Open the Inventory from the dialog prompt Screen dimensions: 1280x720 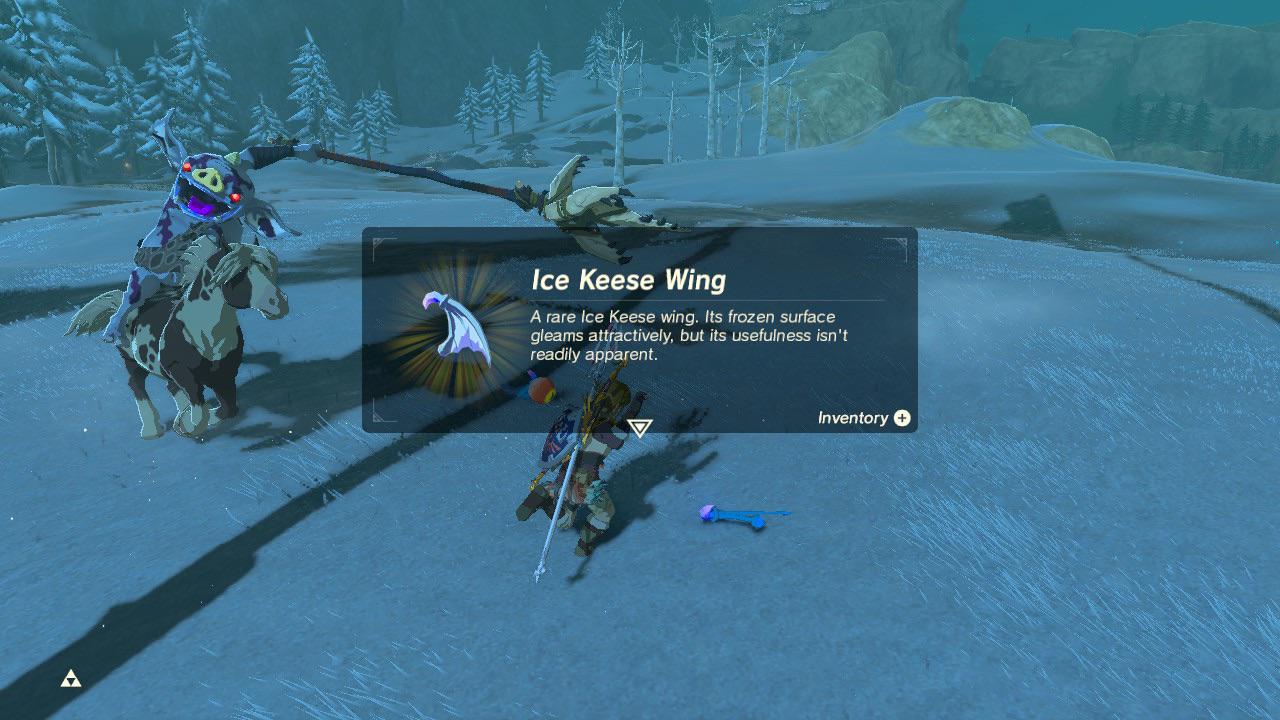click(x=863, y=418)
